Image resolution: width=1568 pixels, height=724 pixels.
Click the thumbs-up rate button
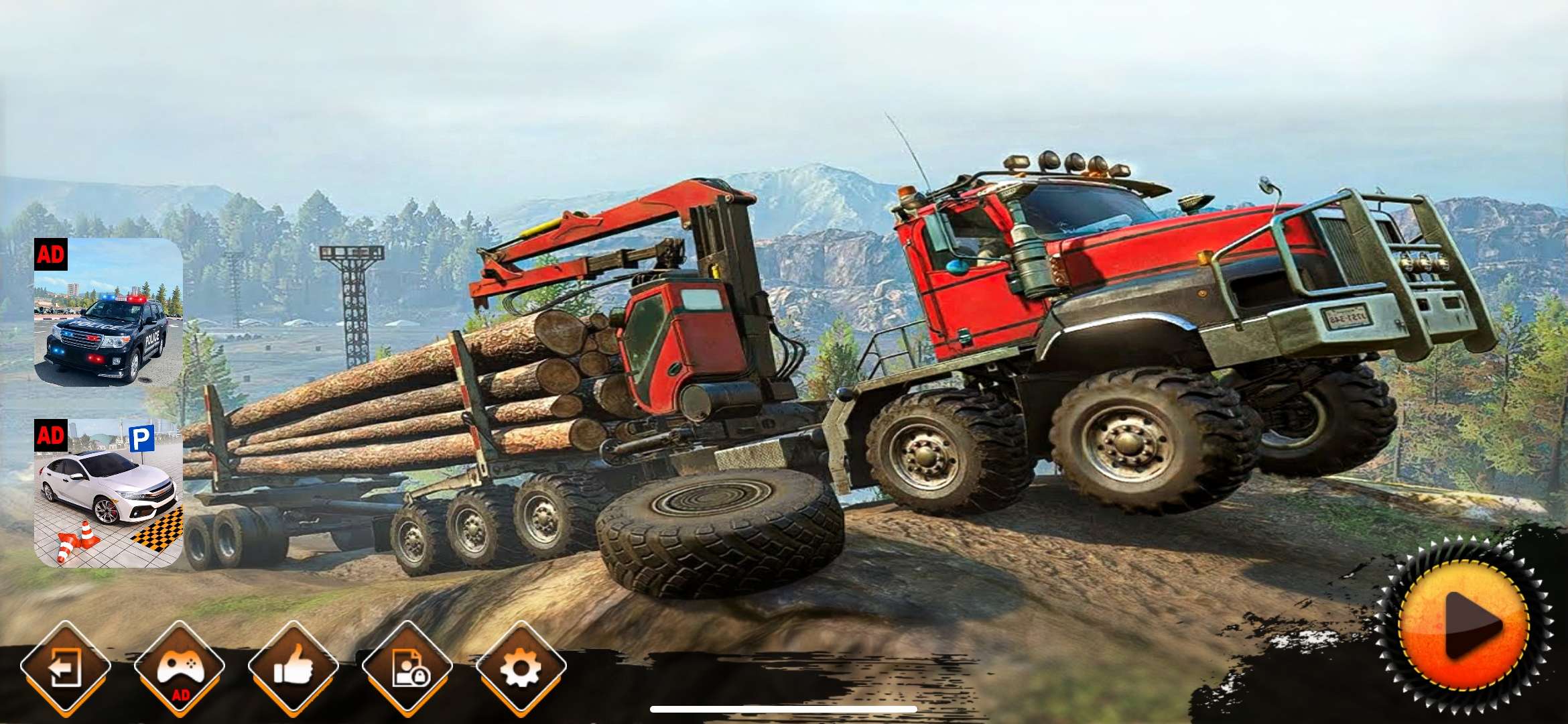click(293, 667)
